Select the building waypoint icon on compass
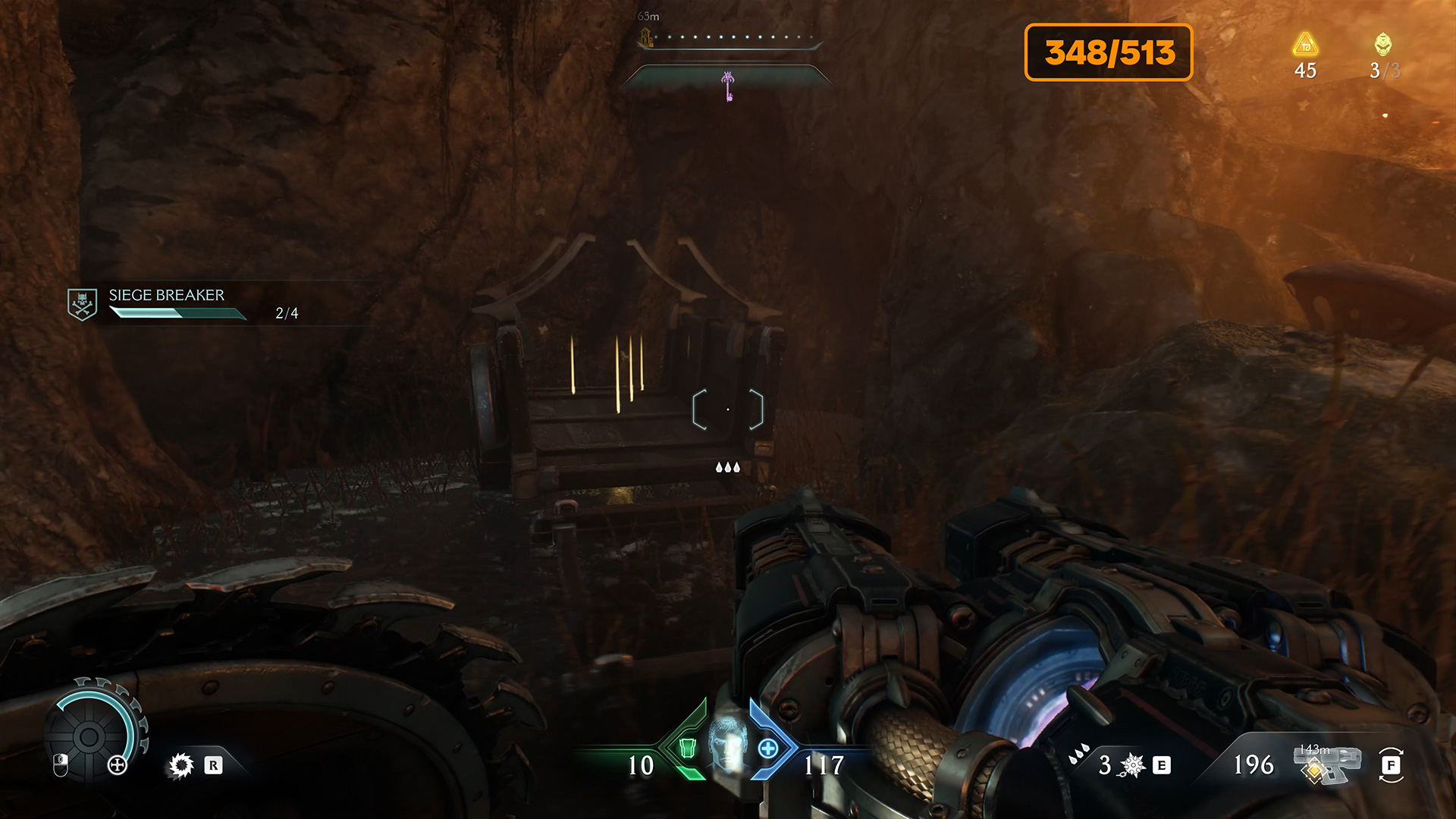Screen dimensions: 1456x819 tap(645, 36)
